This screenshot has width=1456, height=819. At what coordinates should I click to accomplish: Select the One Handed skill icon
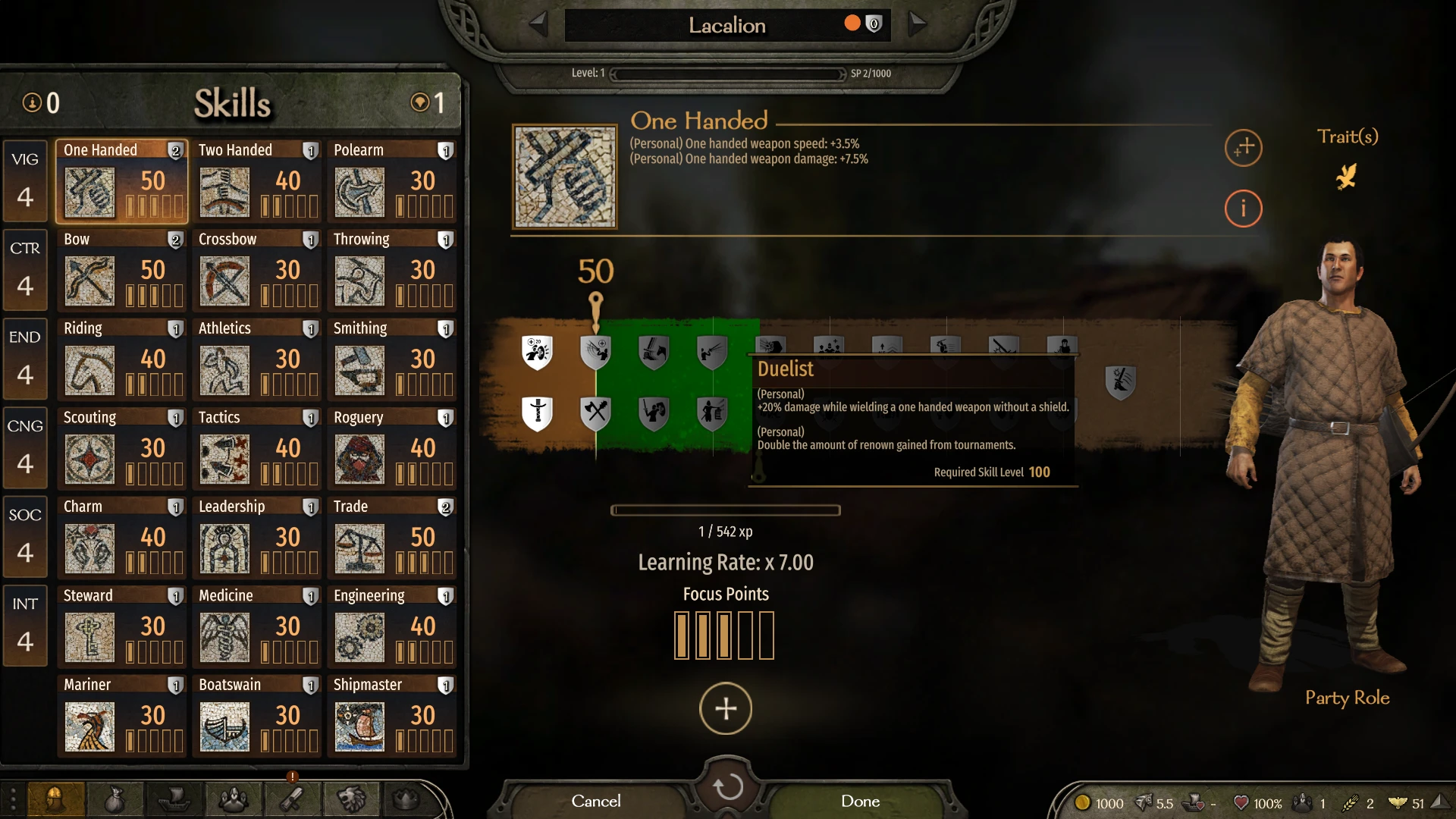(x=89, y=192)
